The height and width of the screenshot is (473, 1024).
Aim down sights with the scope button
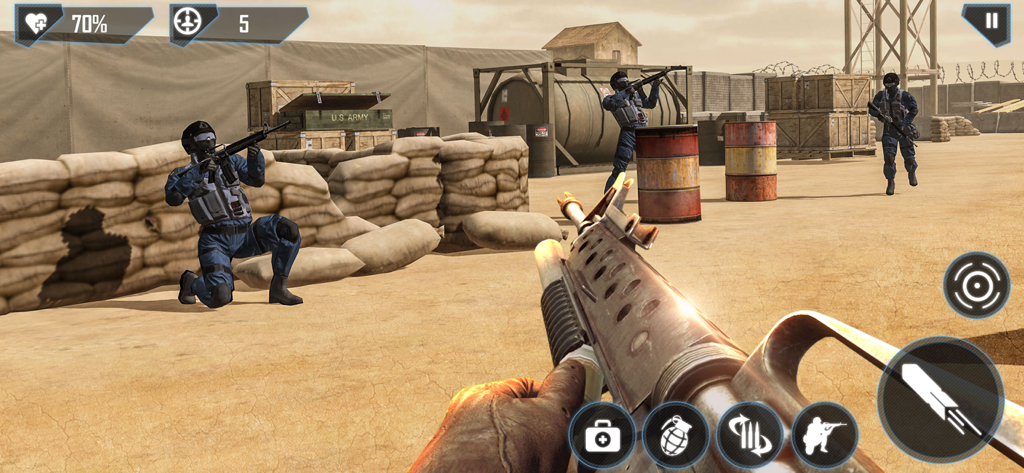[x=976, y=285]
